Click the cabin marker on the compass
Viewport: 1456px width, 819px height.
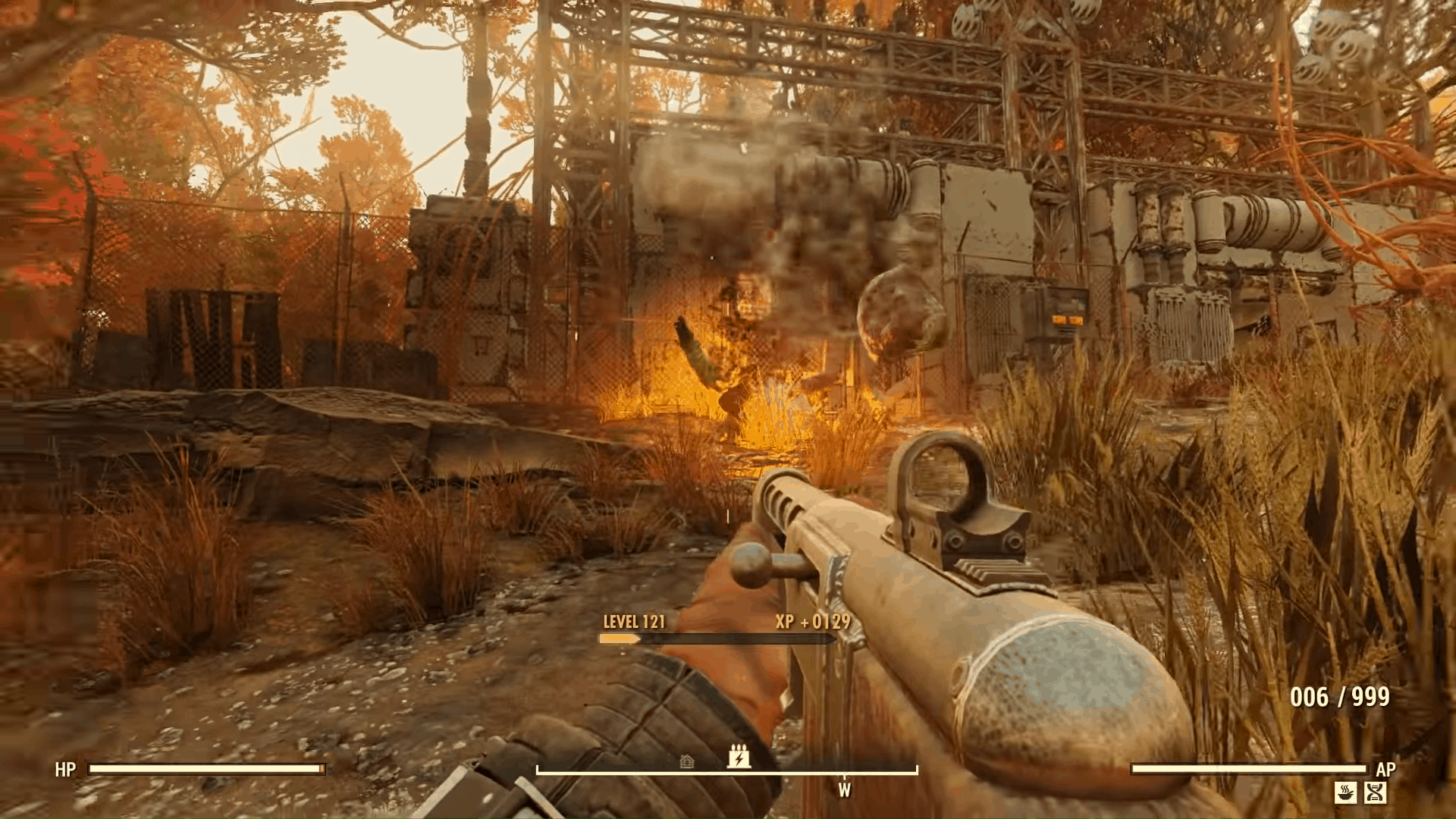(687, 761)
